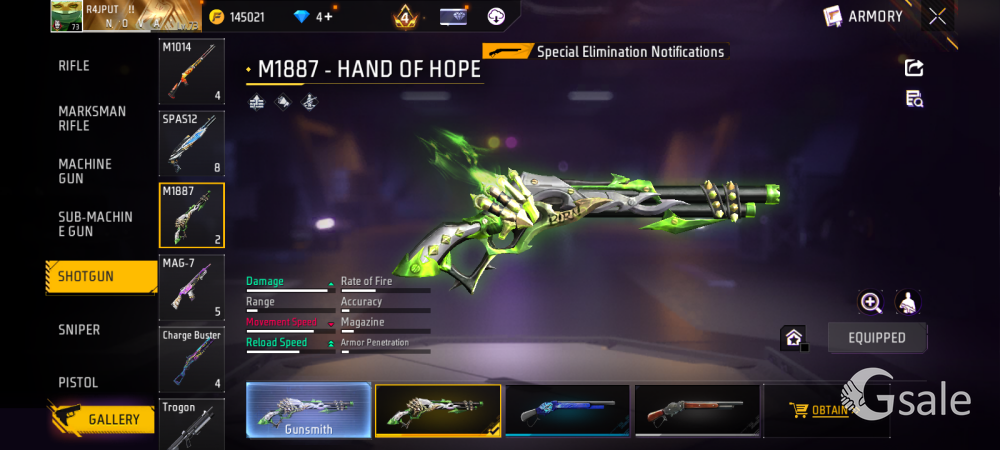
Task: Open the Pistol category
Action: [x=78, y=383]
